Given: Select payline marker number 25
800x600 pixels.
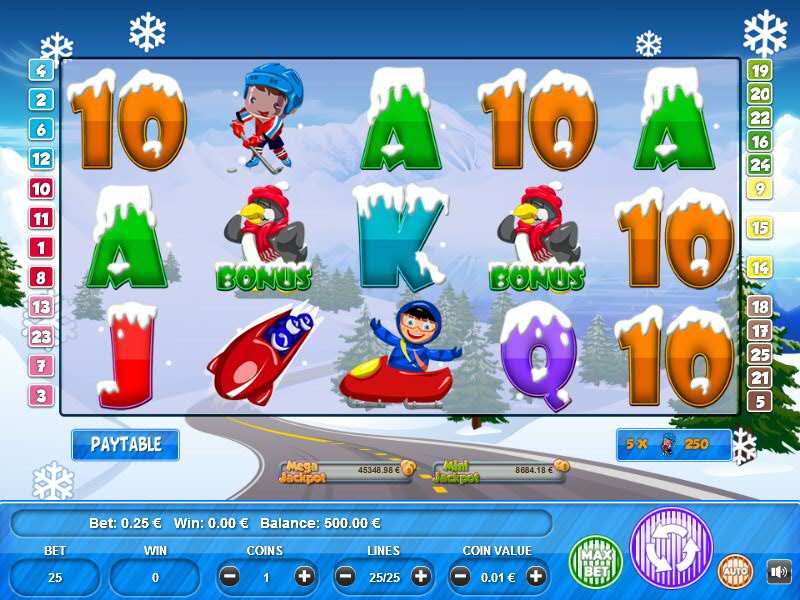Looking at the screenshot, I should (759, 354).
